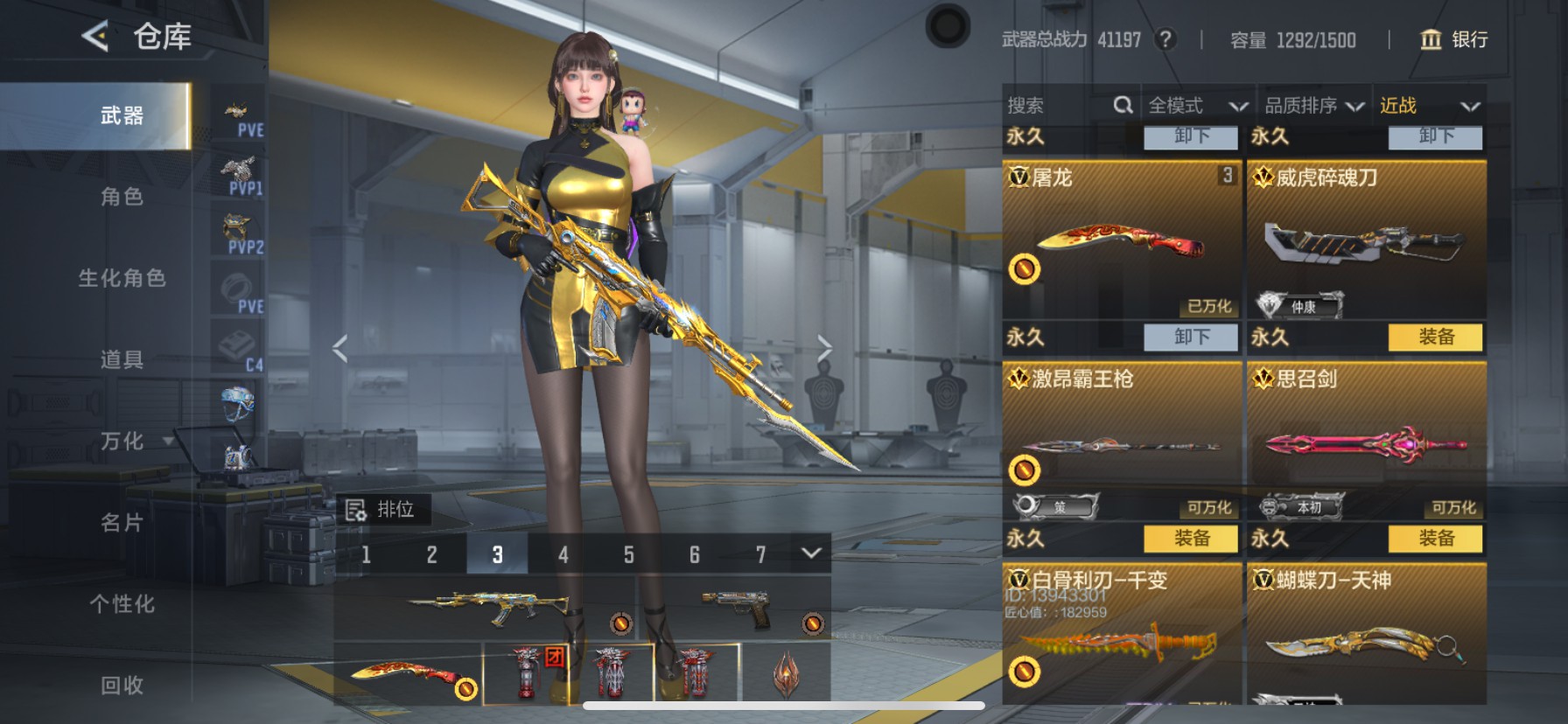Show the weapon power help tooltip
Image resolution: width=1568 pixels, height=724 pixels.
(1165, 39)
